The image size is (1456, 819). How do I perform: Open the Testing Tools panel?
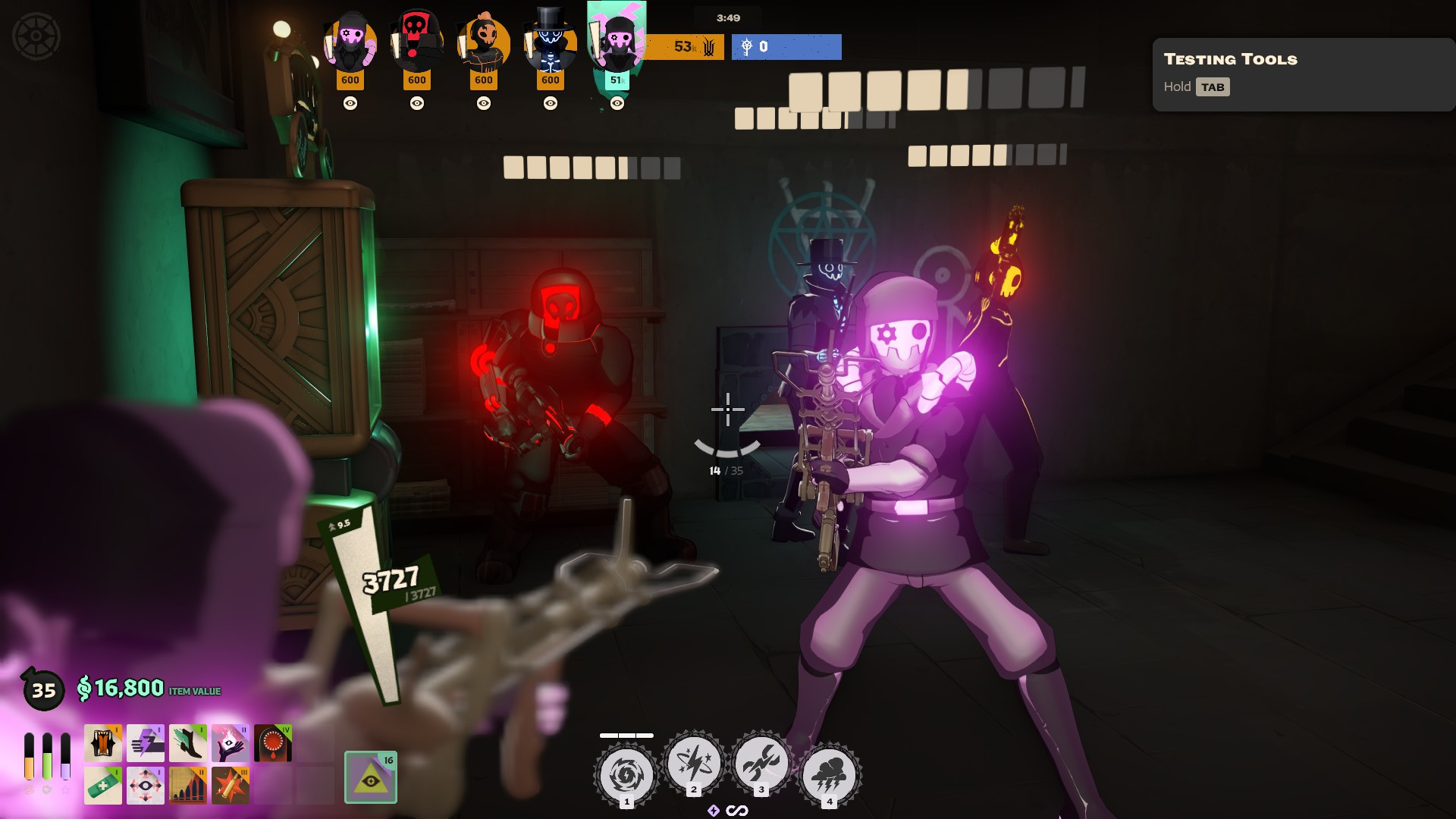1303,74
